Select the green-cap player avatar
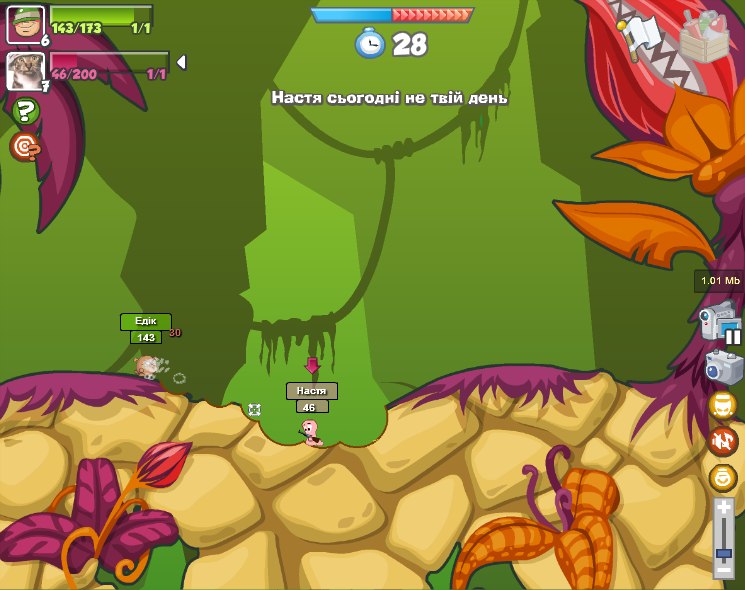This screenshot has width=745, height=590. click(x=25, y=24)
